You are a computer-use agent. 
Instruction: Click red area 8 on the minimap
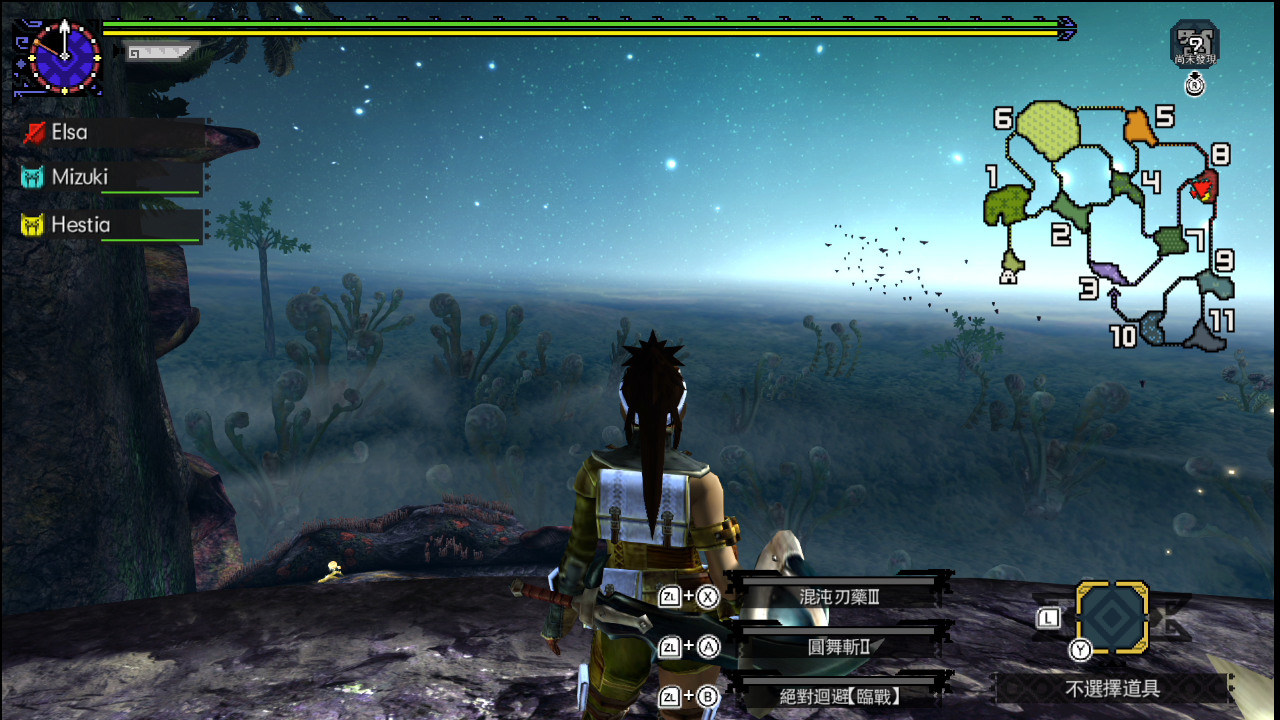point(1205,186)
